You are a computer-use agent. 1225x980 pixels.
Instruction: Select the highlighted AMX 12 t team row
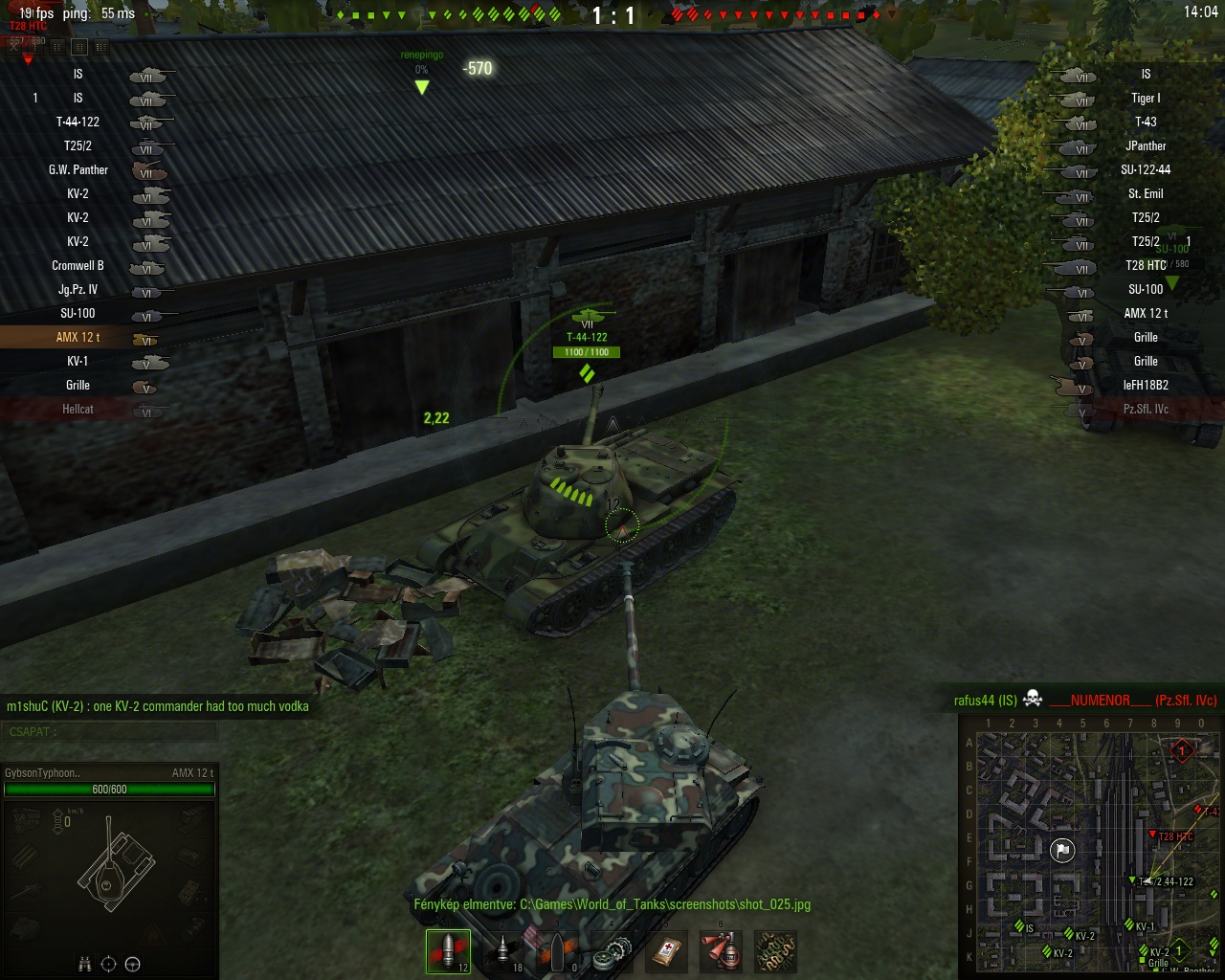point(78,337)
